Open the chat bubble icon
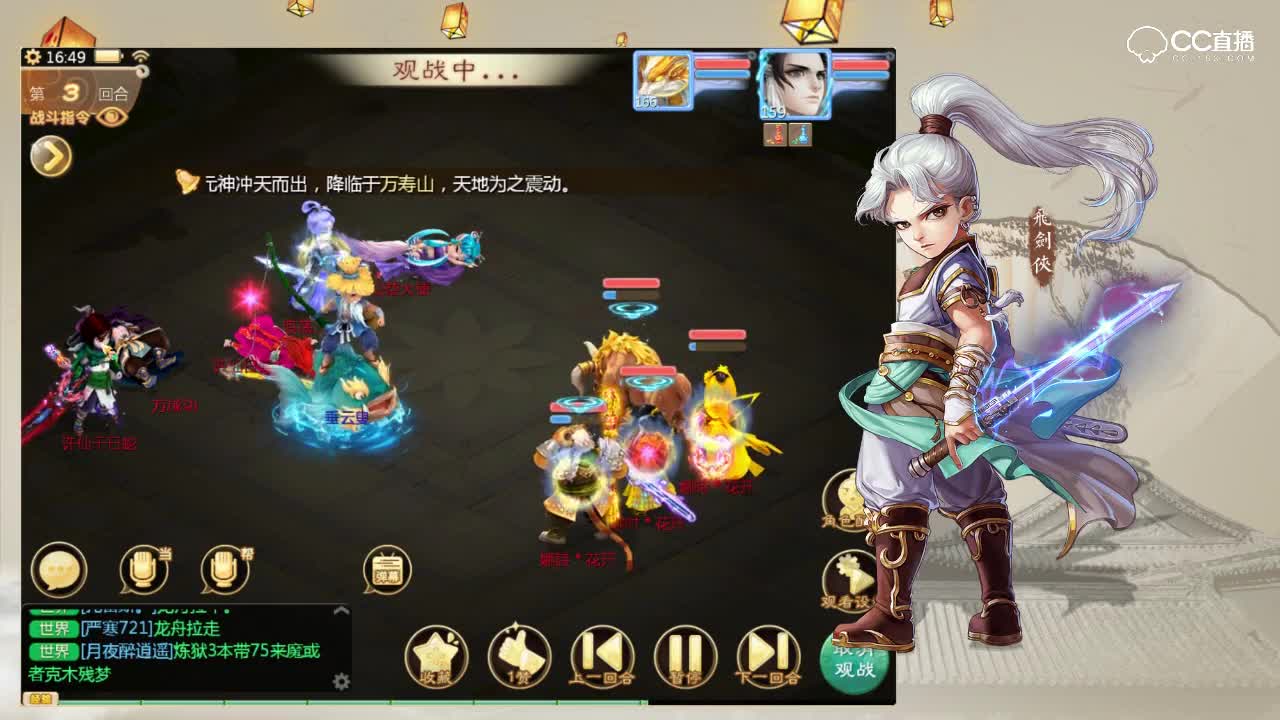The width and height of the screenshot is (1280, 720). point(57,568)
